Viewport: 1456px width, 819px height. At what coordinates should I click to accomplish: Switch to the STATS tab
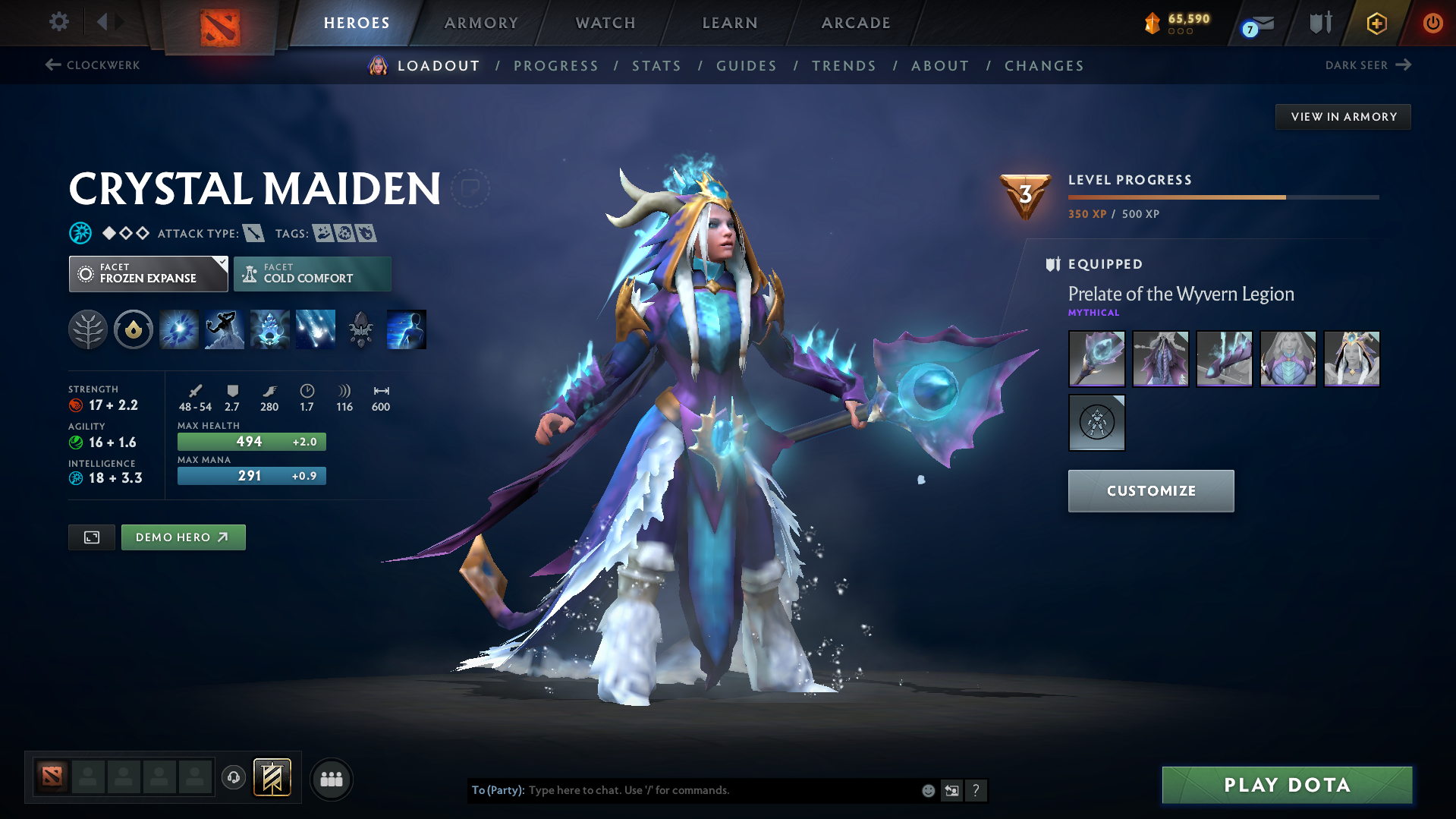tap(656, 66)
